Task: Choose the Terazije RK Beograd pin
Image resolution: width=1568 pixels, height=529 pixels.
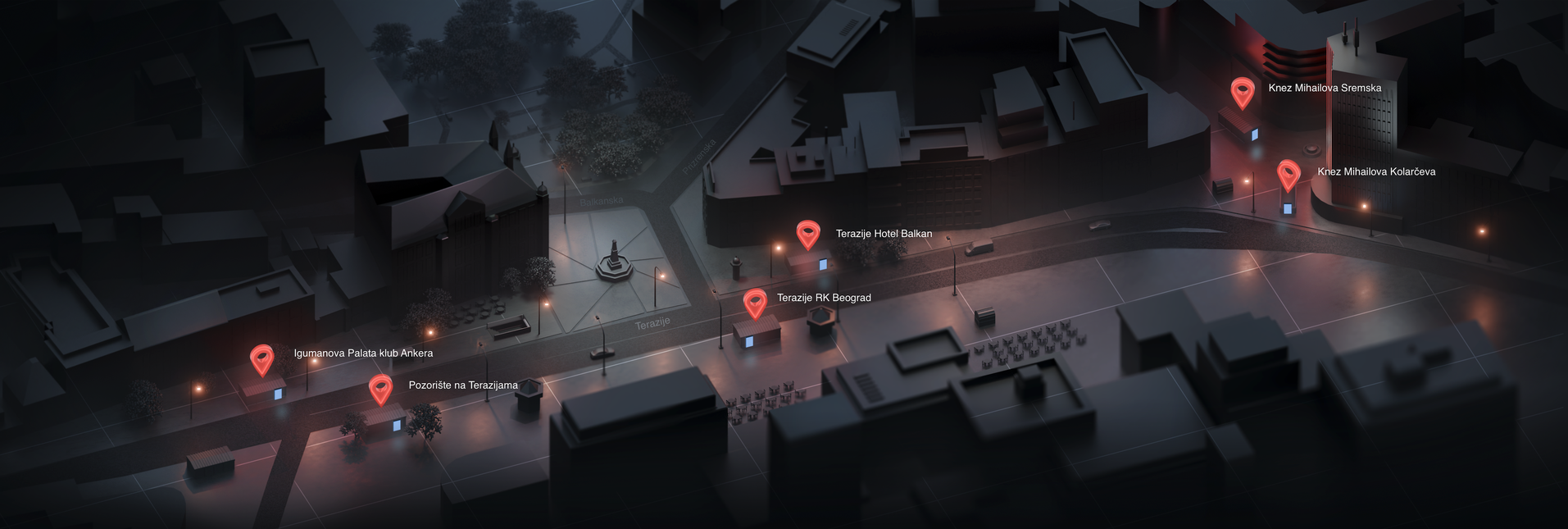Action: coord(755,303)
